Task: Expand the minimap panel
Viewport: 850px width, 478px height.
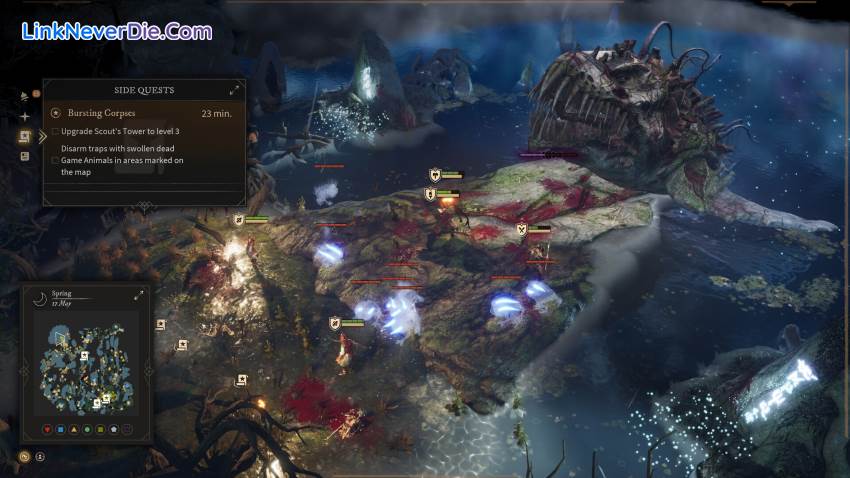Action: point(139,295)
